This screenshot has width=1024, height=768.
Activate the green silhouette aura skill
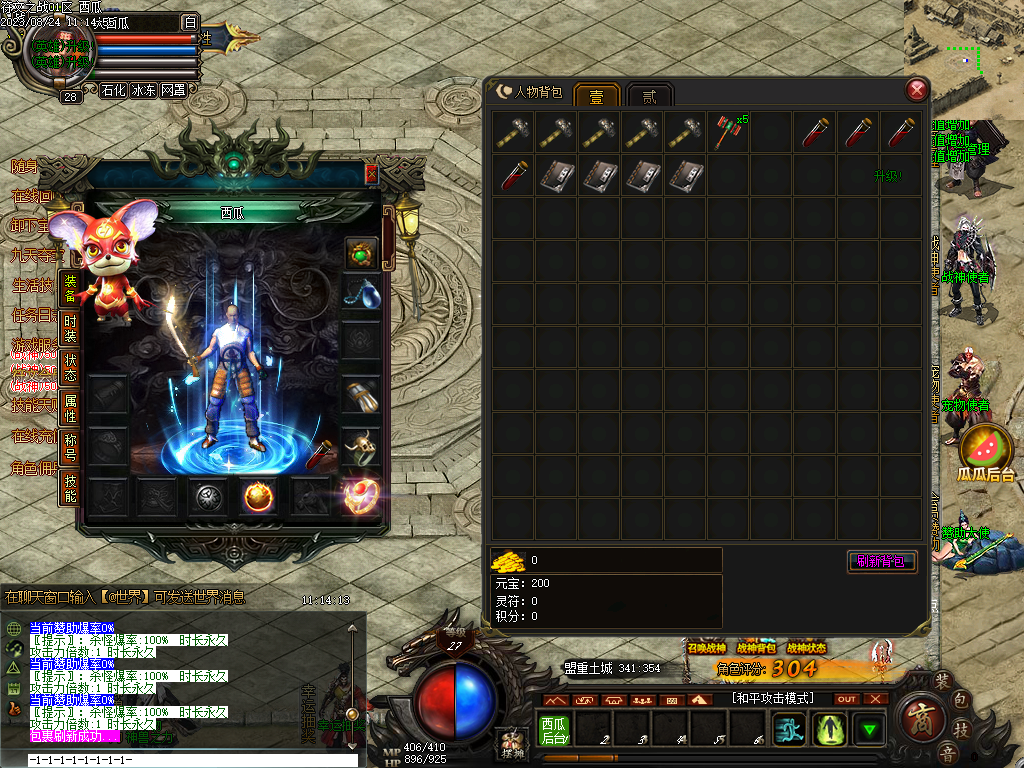coord(830,729)
